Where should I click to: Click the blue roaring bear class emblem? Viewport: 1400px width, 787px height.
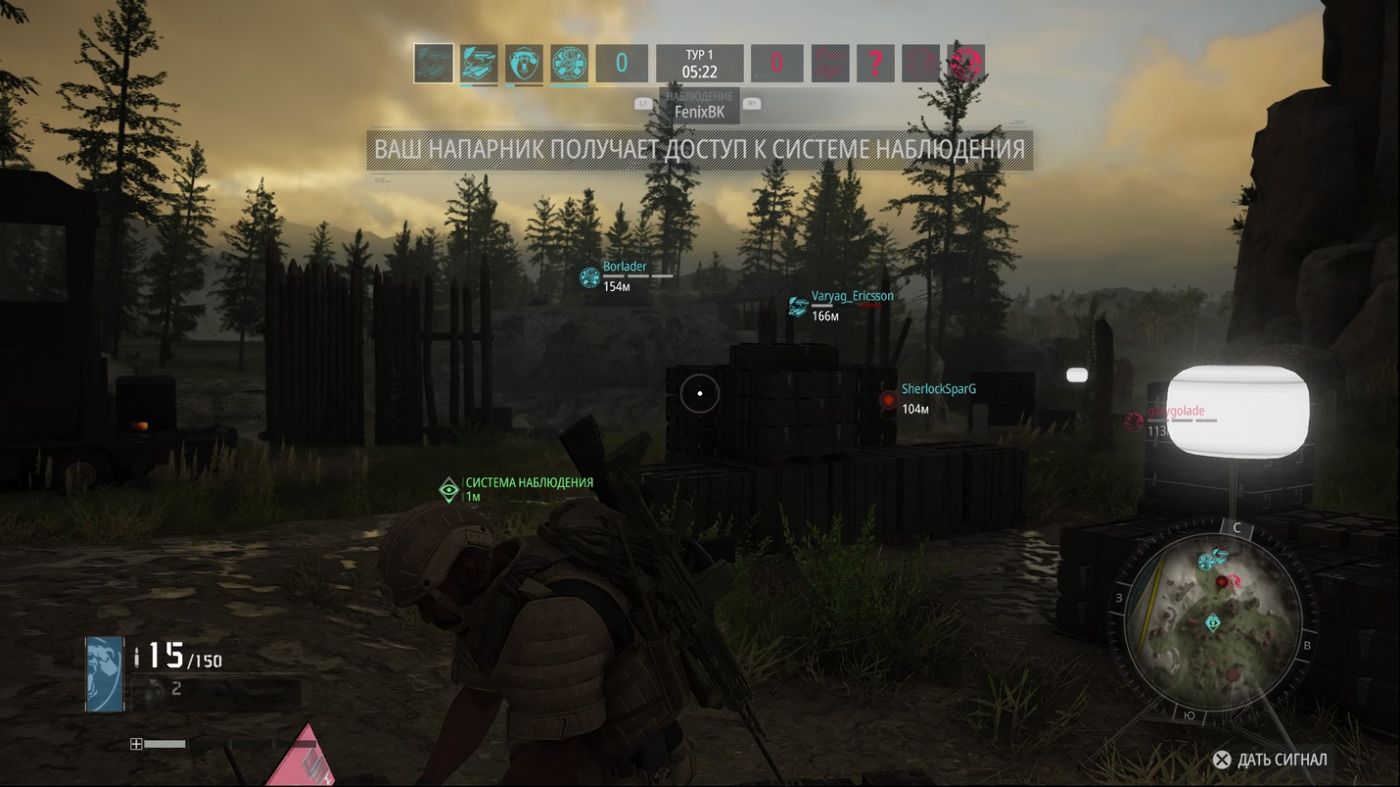point(104,673)
